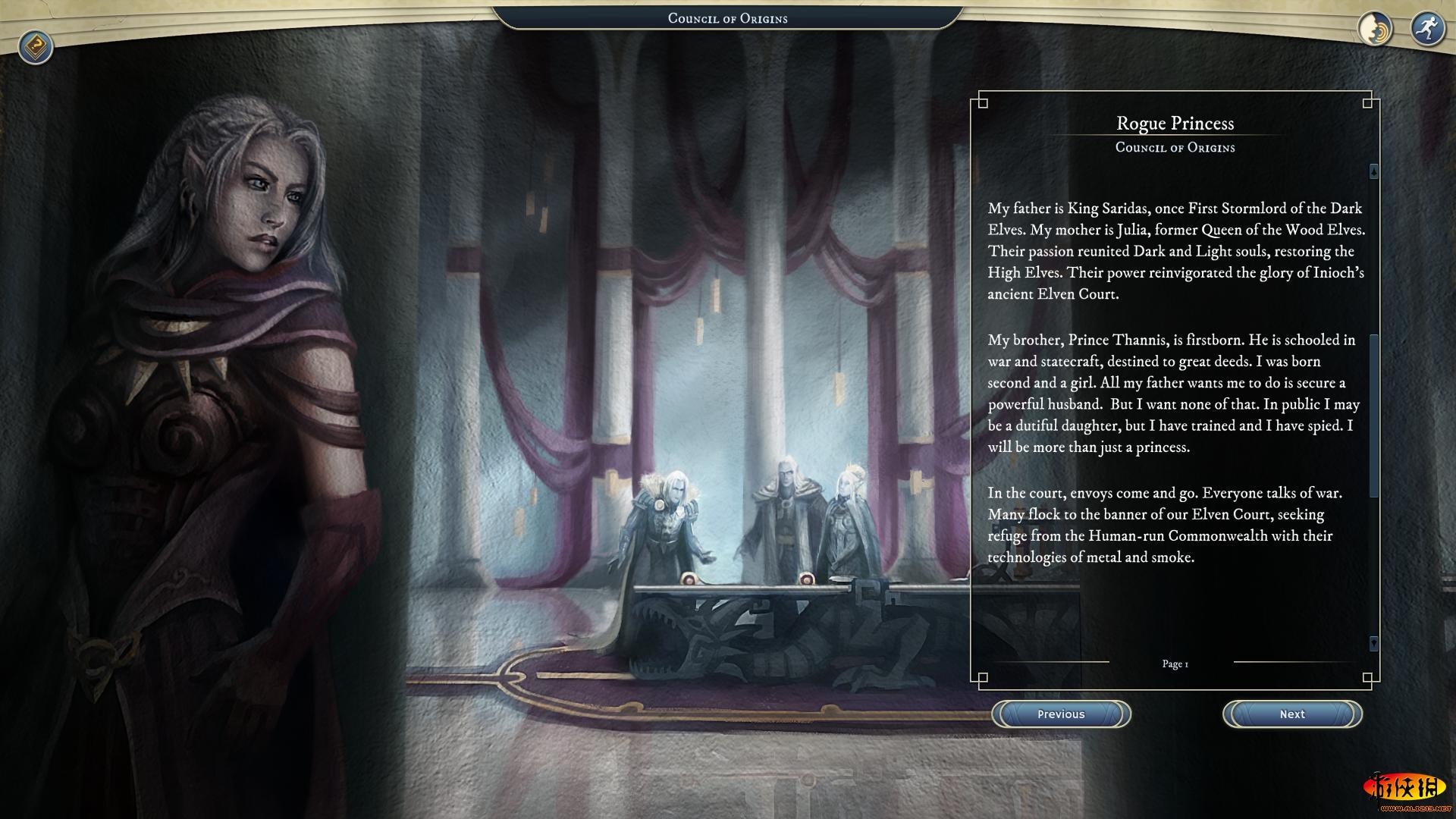Screen dimensions: 1456x819
Task: Click the running figure skip icon
Action: [1427, 30]
